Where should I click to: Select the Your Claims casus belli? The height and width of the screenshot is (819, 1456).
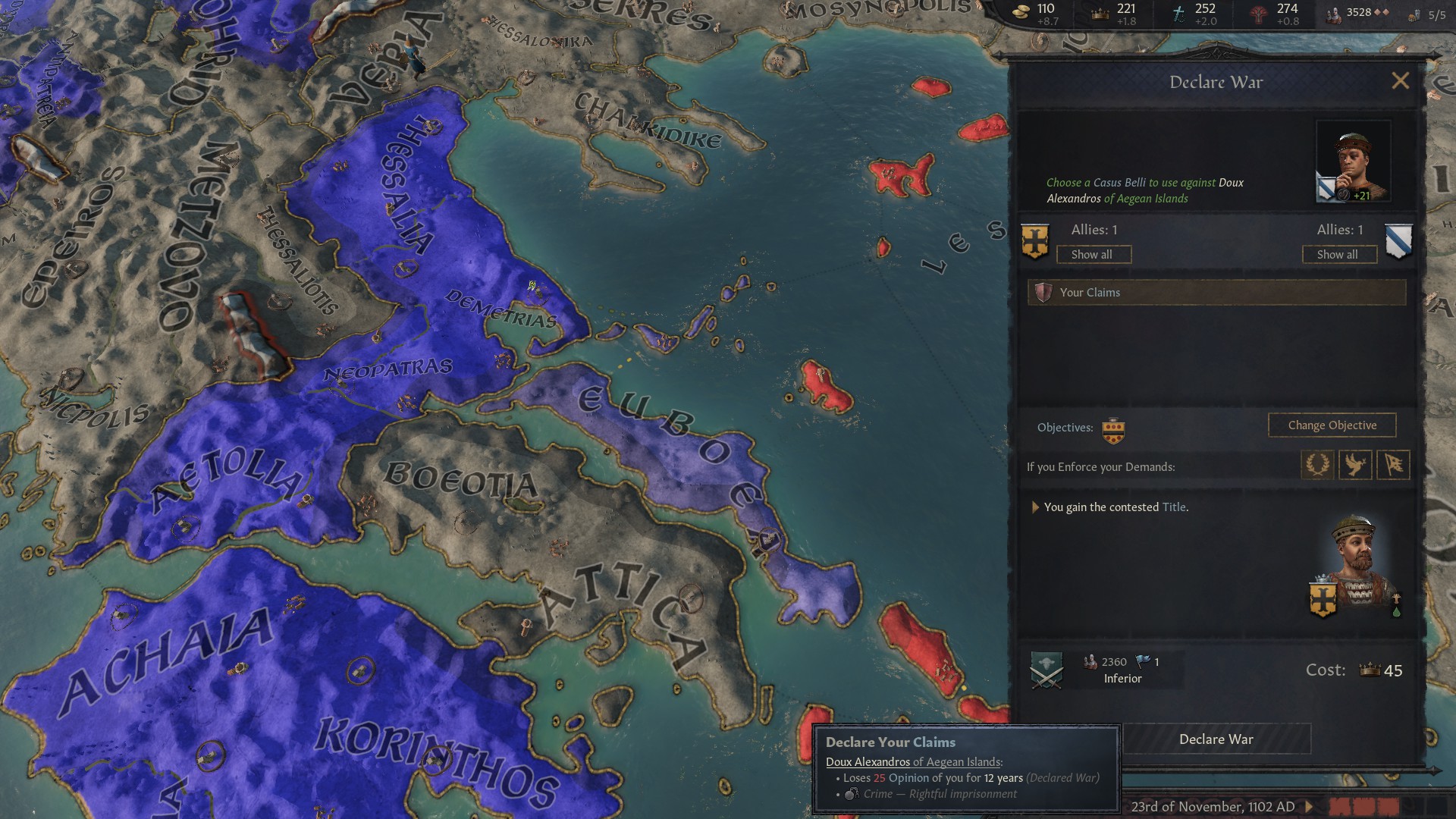(x=1213, y=292)
